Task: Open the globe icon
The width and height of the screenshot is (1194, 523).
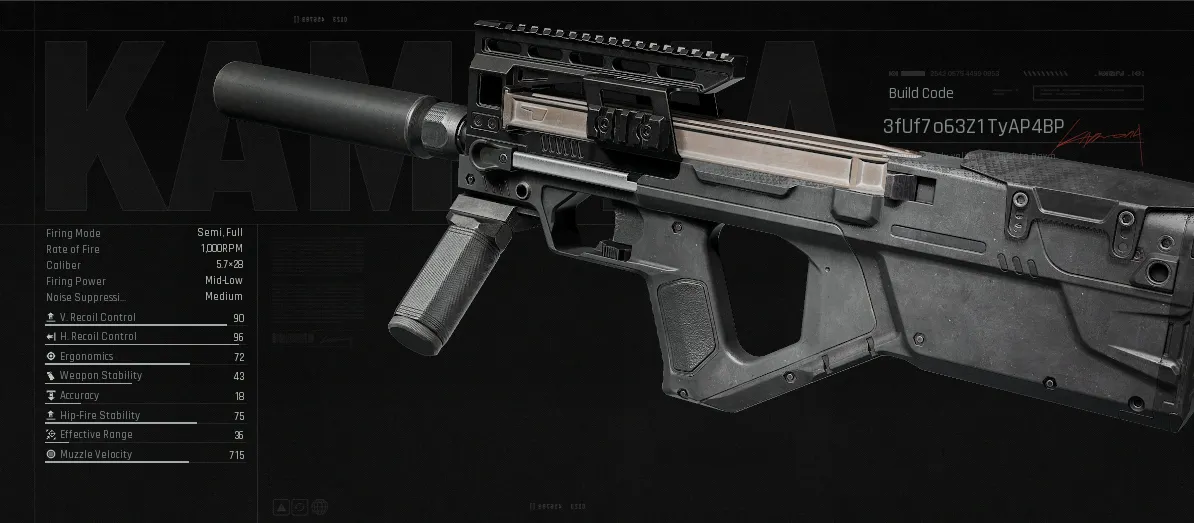Action: coord(319,507)
